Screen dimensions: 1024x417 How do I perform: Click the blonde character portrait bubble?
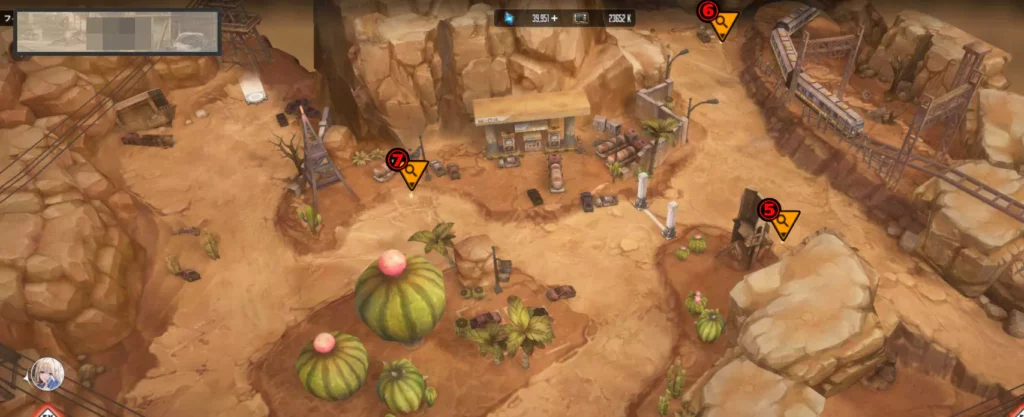46,374
